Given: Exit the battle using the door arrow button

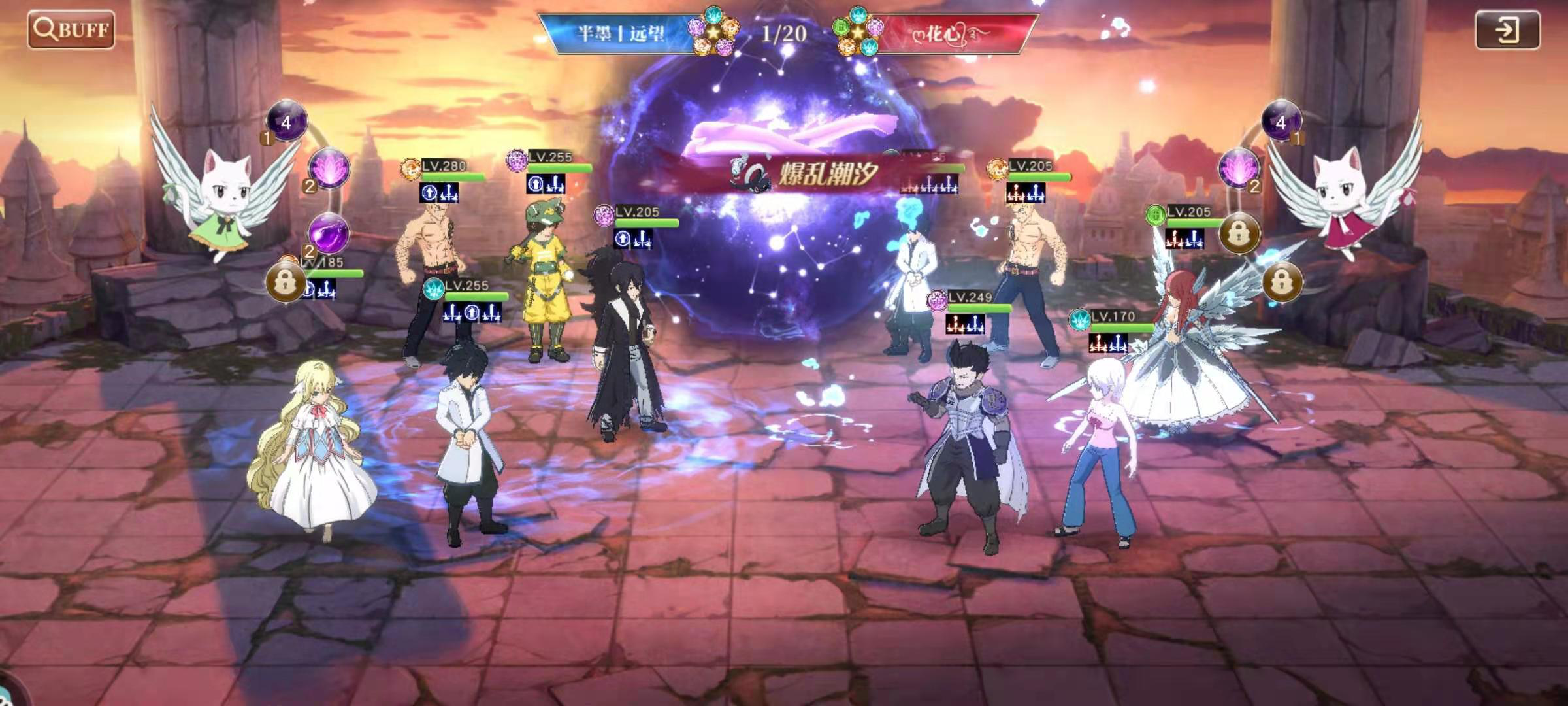Looking at the screenshot, I should [x=1507, y=30].
